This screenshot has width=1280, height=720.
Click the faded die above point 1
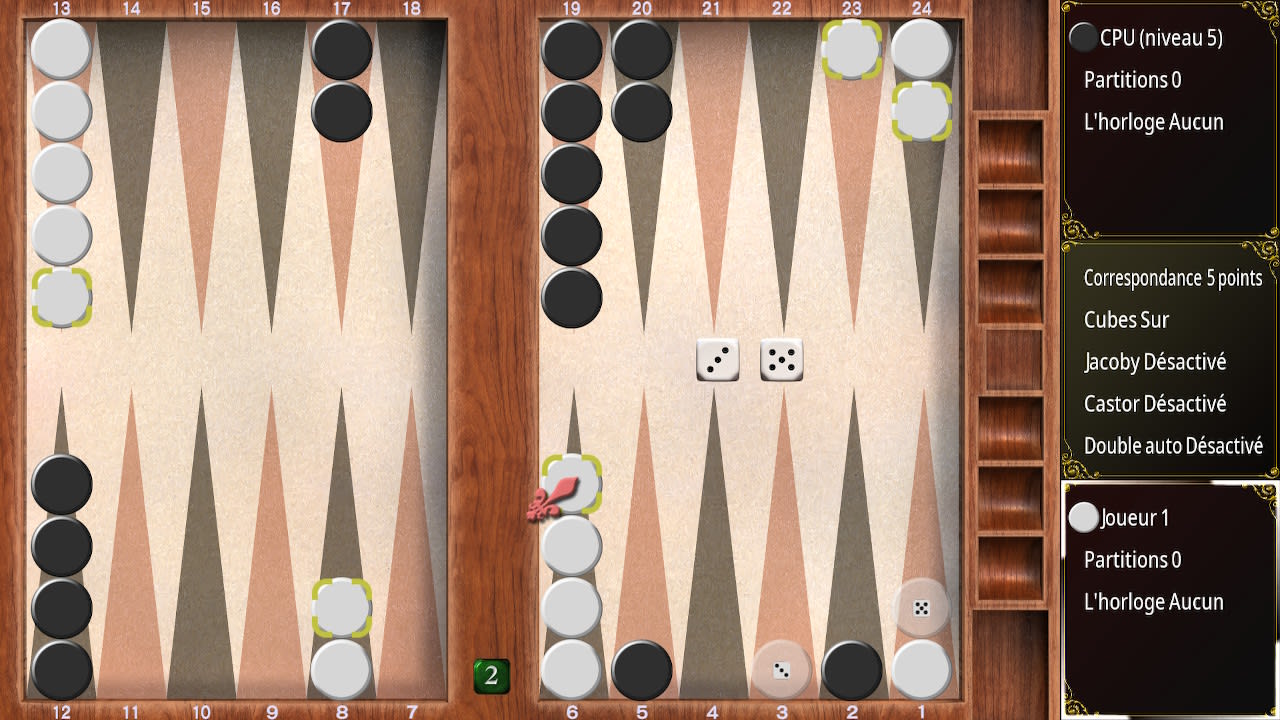(919, 607)
